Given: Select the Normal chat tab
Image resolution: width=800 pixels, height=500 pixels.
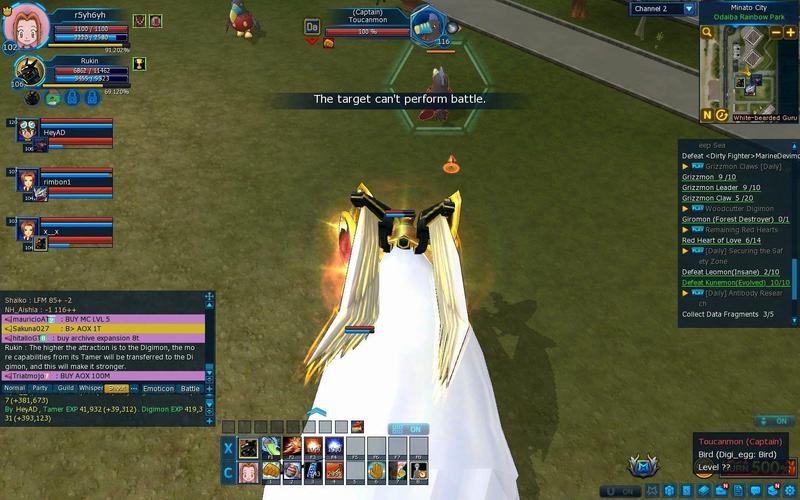Looking at the screenshot, I should [x=14, y=388].
